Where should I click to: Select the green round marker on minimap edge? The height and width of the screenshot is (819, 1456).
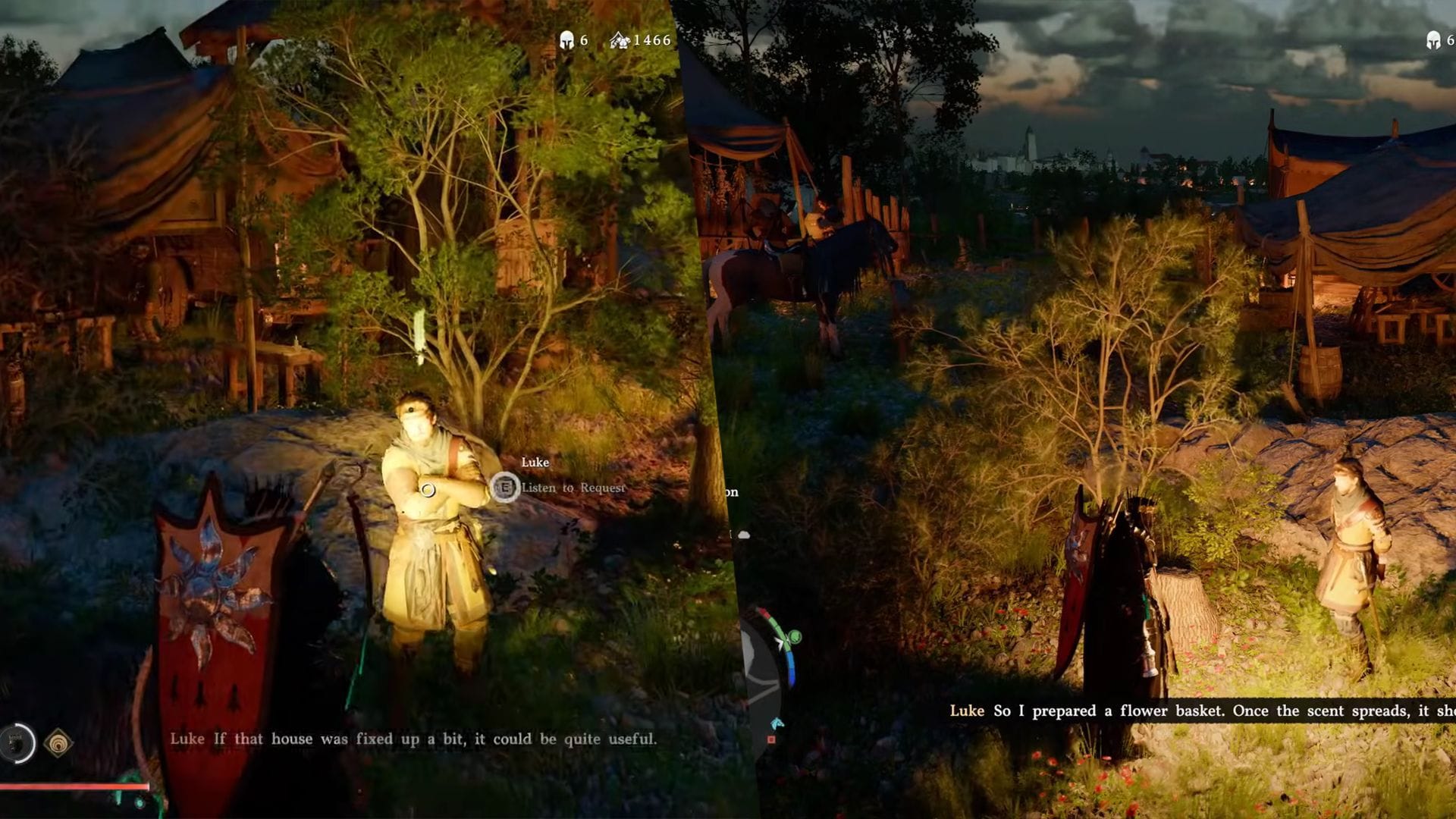(x=794, y=637)
